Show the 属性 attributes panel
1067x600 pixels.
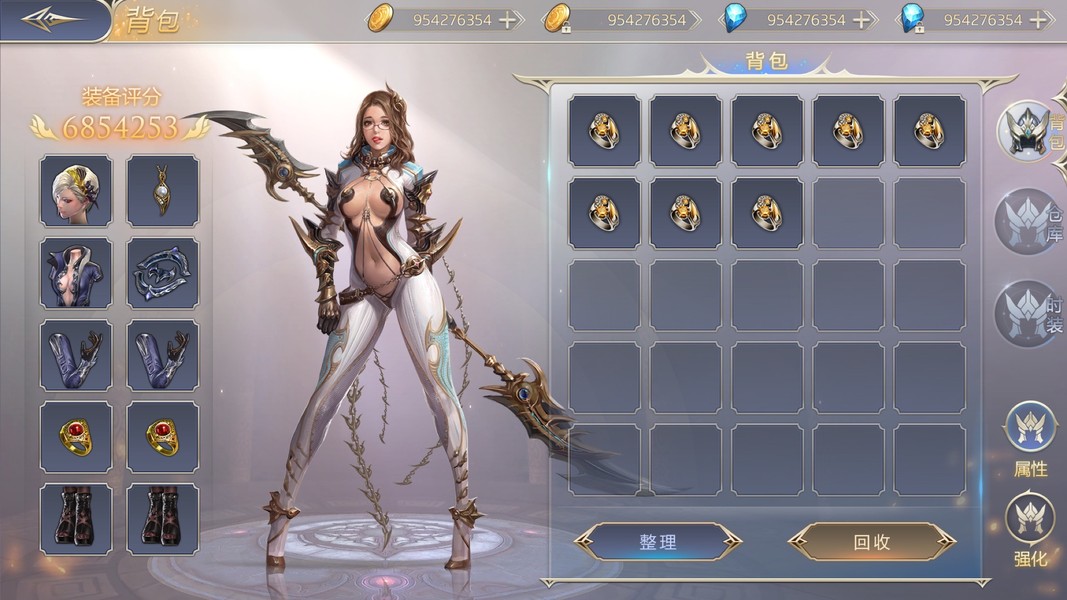pos(1030,438)
